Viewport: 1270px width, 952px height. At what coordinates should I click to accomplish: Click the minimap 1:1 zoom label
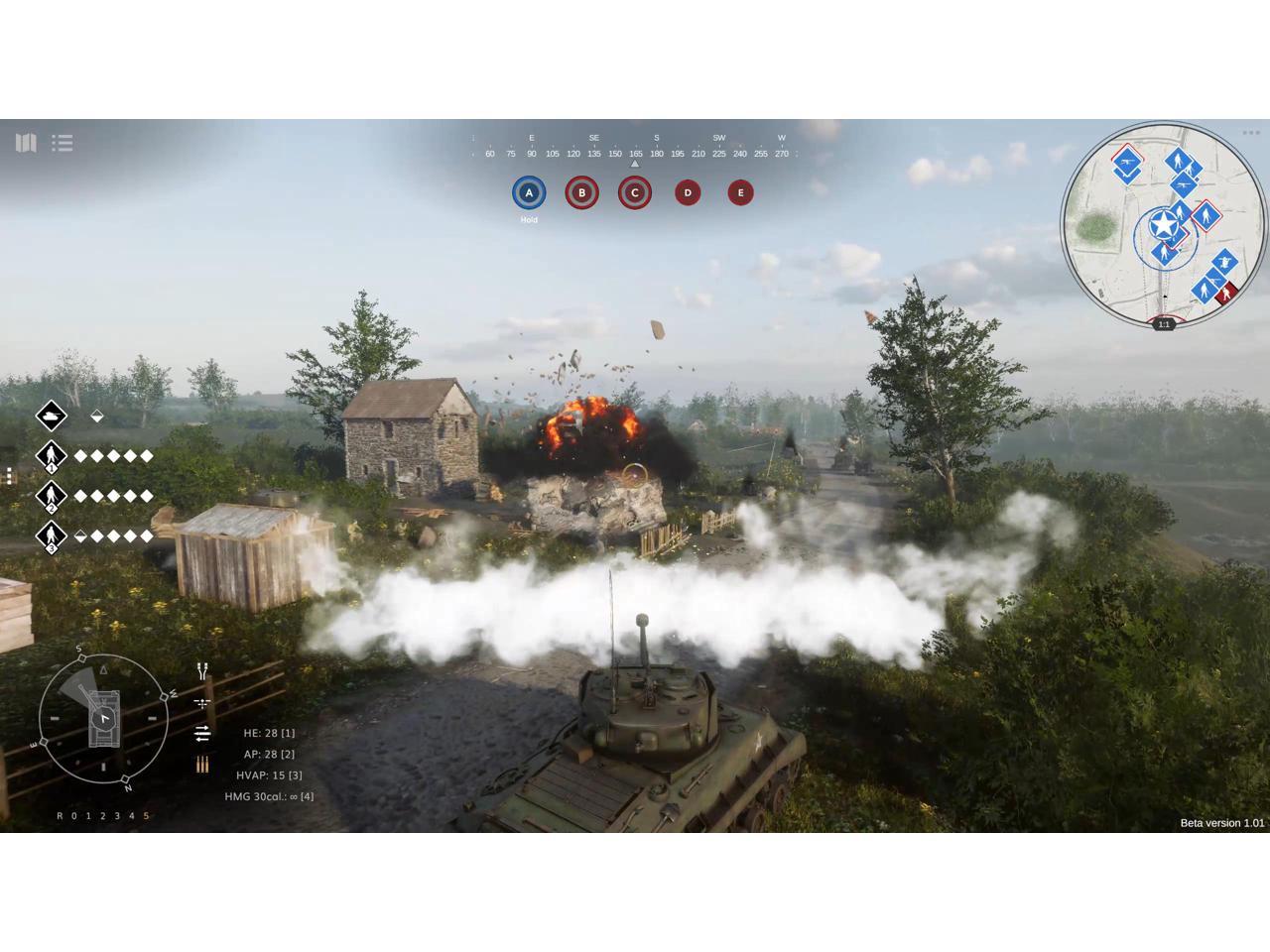click(x=1164, y=324)
